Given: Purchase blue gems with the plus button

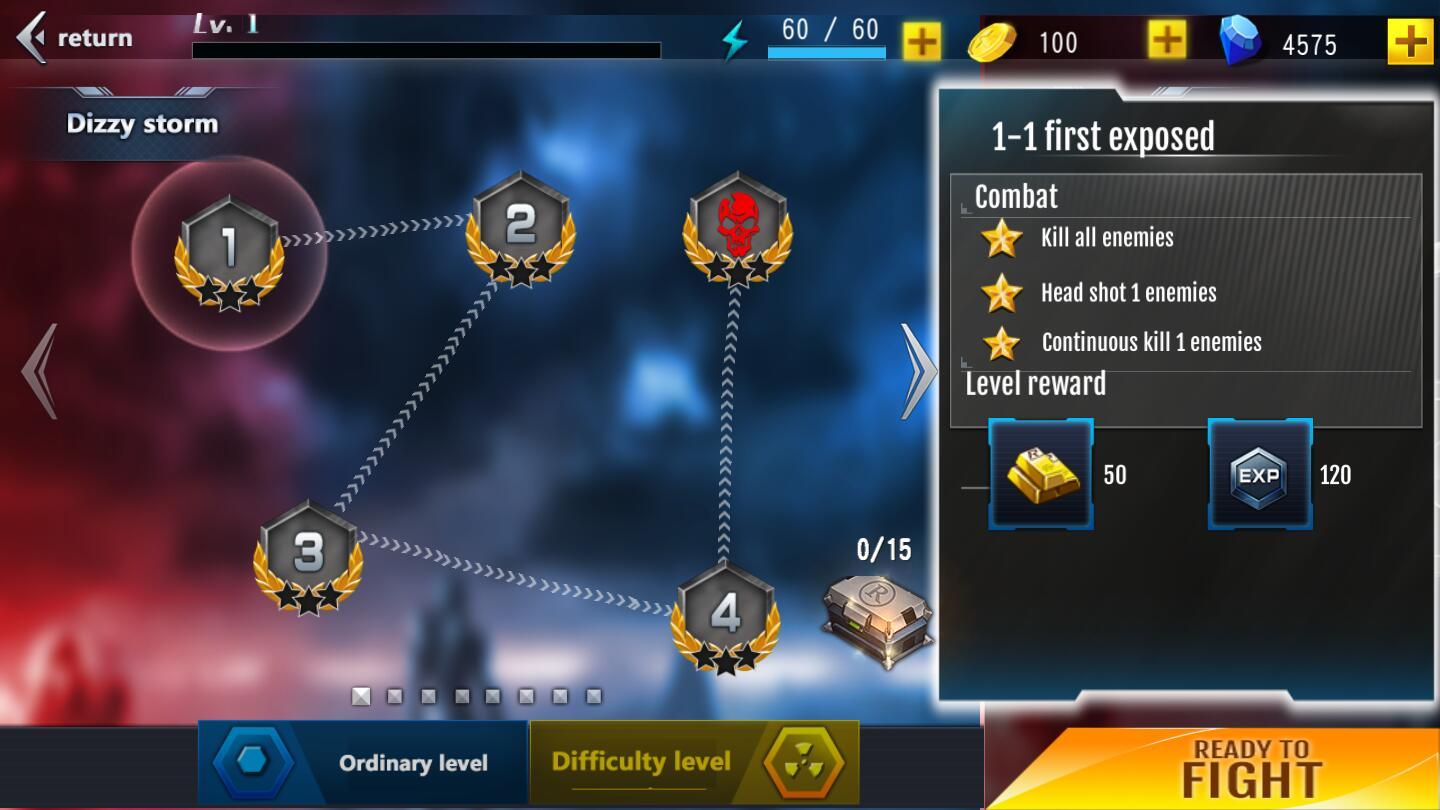Looking at the screenshot, I should (1410, 42).
